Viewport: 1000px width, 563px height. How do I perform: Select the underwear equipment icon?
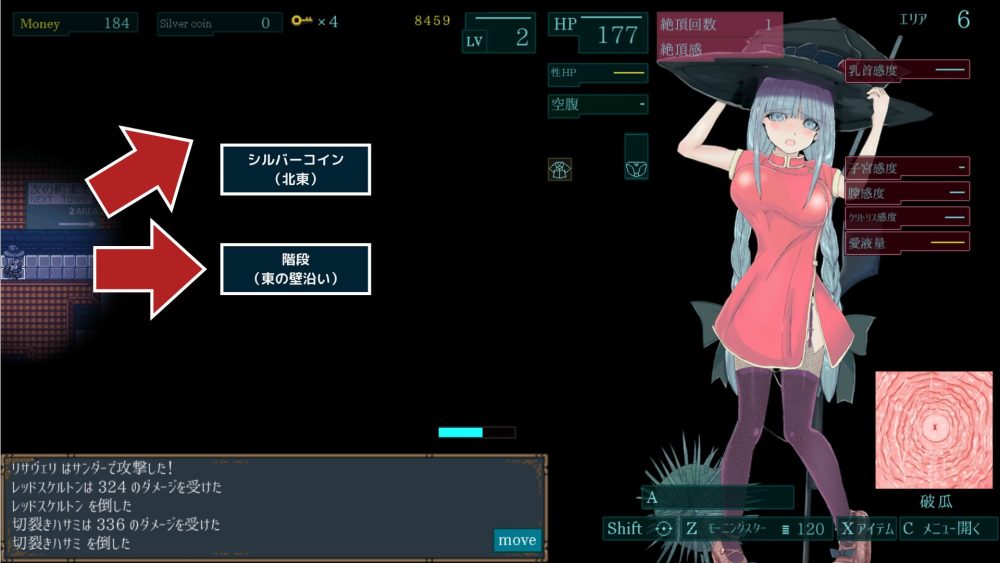point(636,168)
